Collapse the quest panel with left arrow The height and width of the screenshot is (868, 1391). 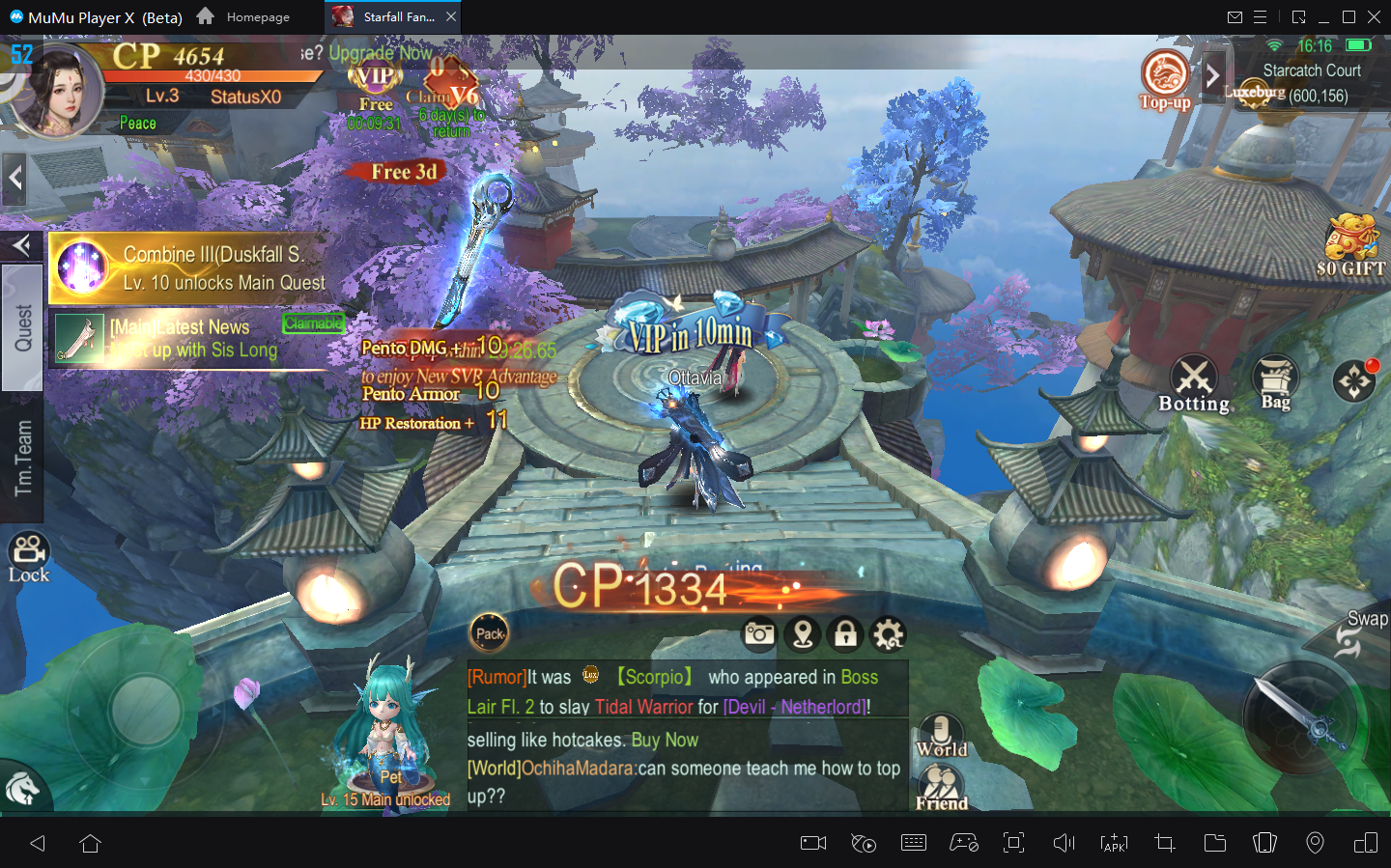(x=21, y=245)
